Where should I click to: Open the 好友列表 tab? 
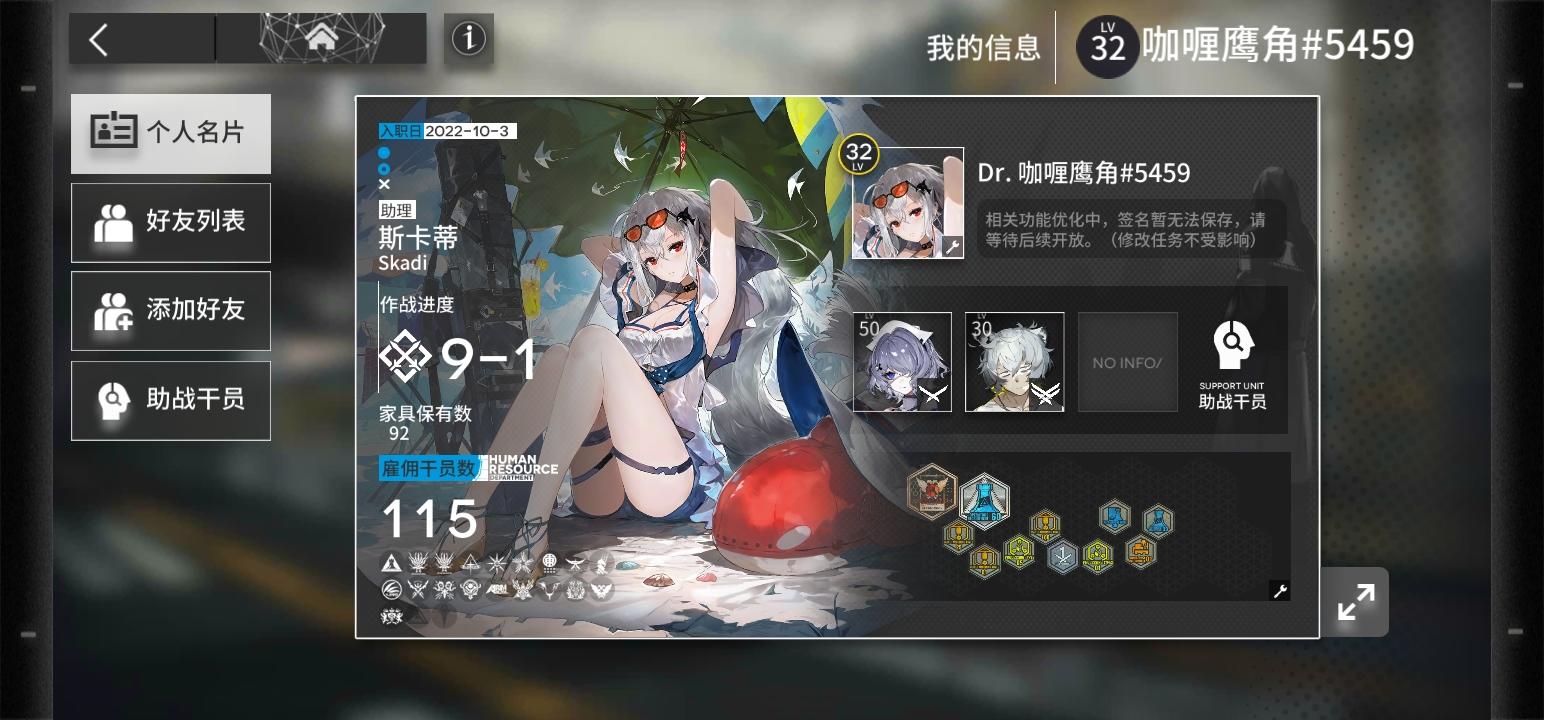click(170, 222)
